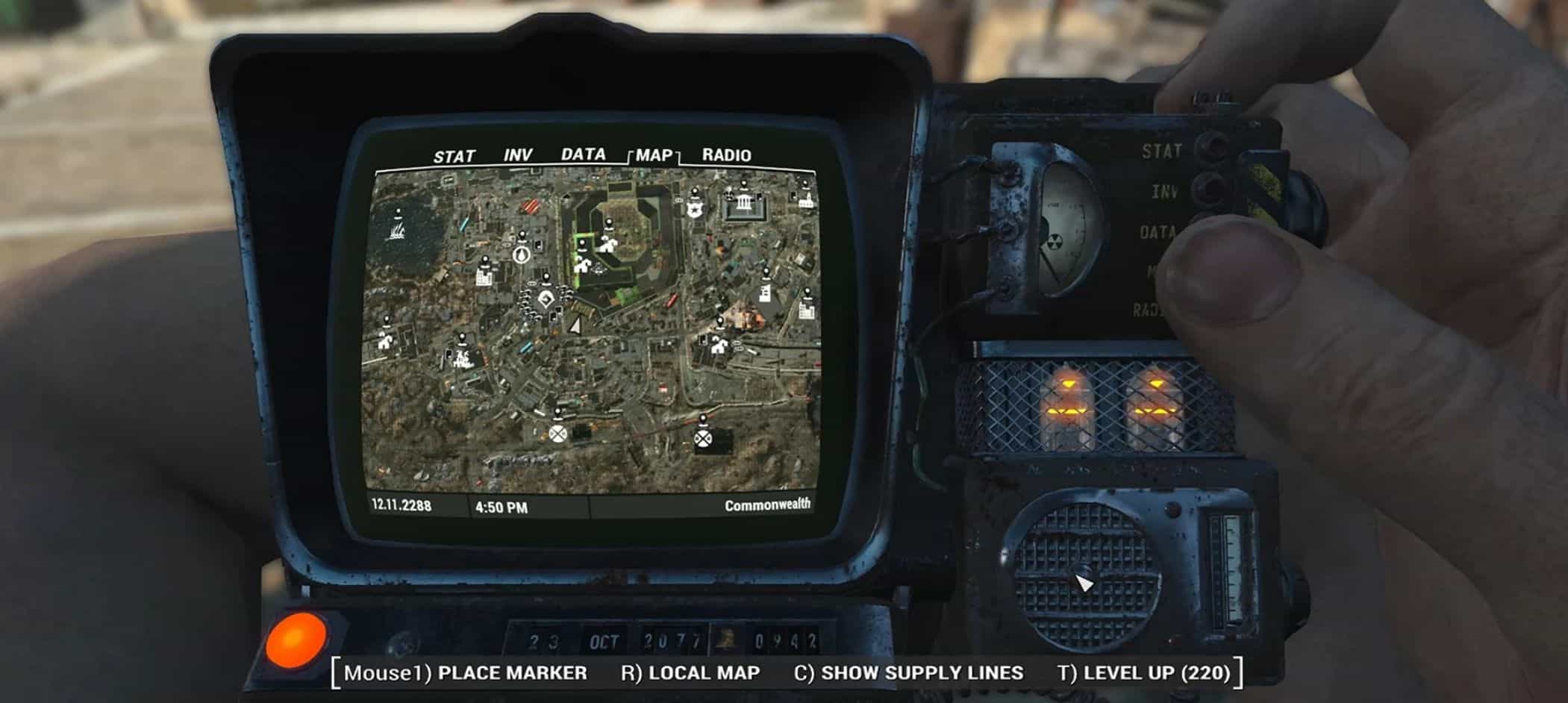
Task: Switch to the STAT tab
Action: tap(454, 157)
